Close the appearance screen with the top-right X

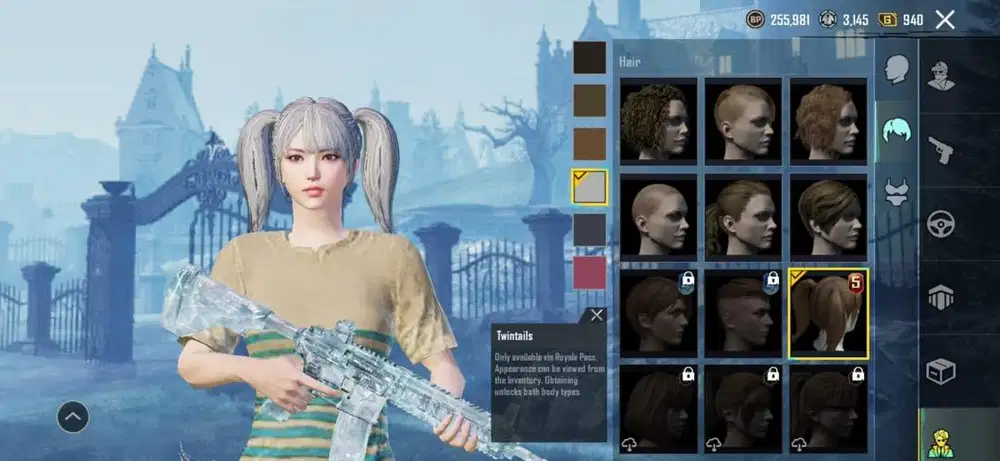944,19
